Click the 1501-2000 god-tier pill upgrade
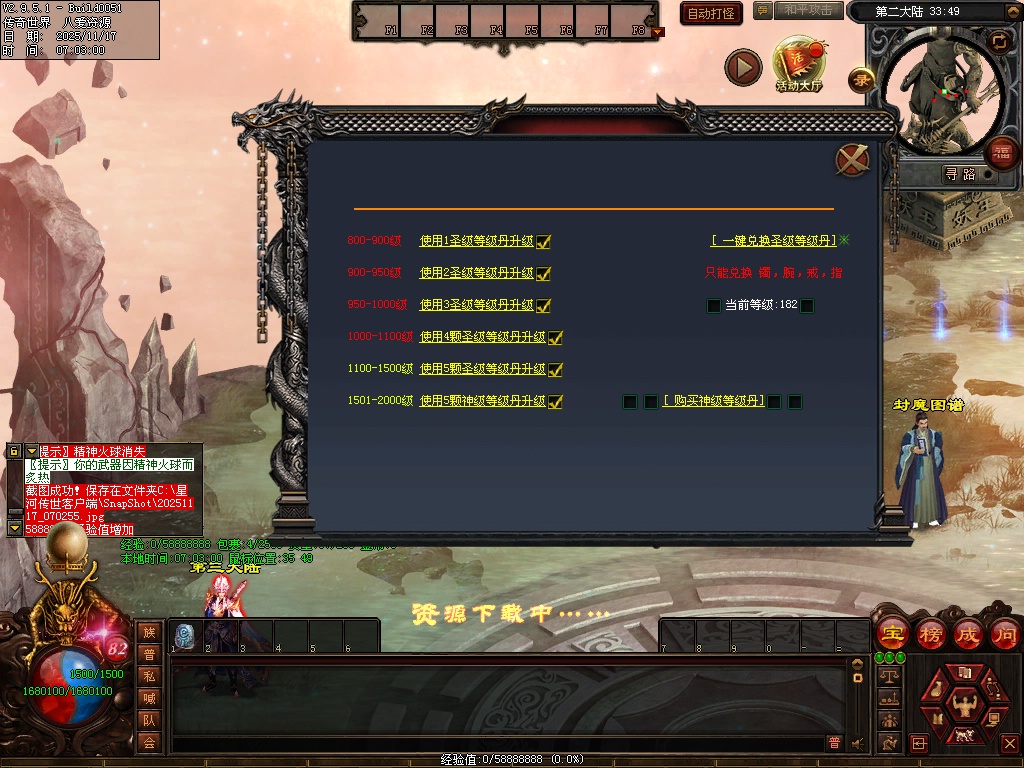This screenshot has width=1024, height=768. pyautogui.click(x=482, y=401)
